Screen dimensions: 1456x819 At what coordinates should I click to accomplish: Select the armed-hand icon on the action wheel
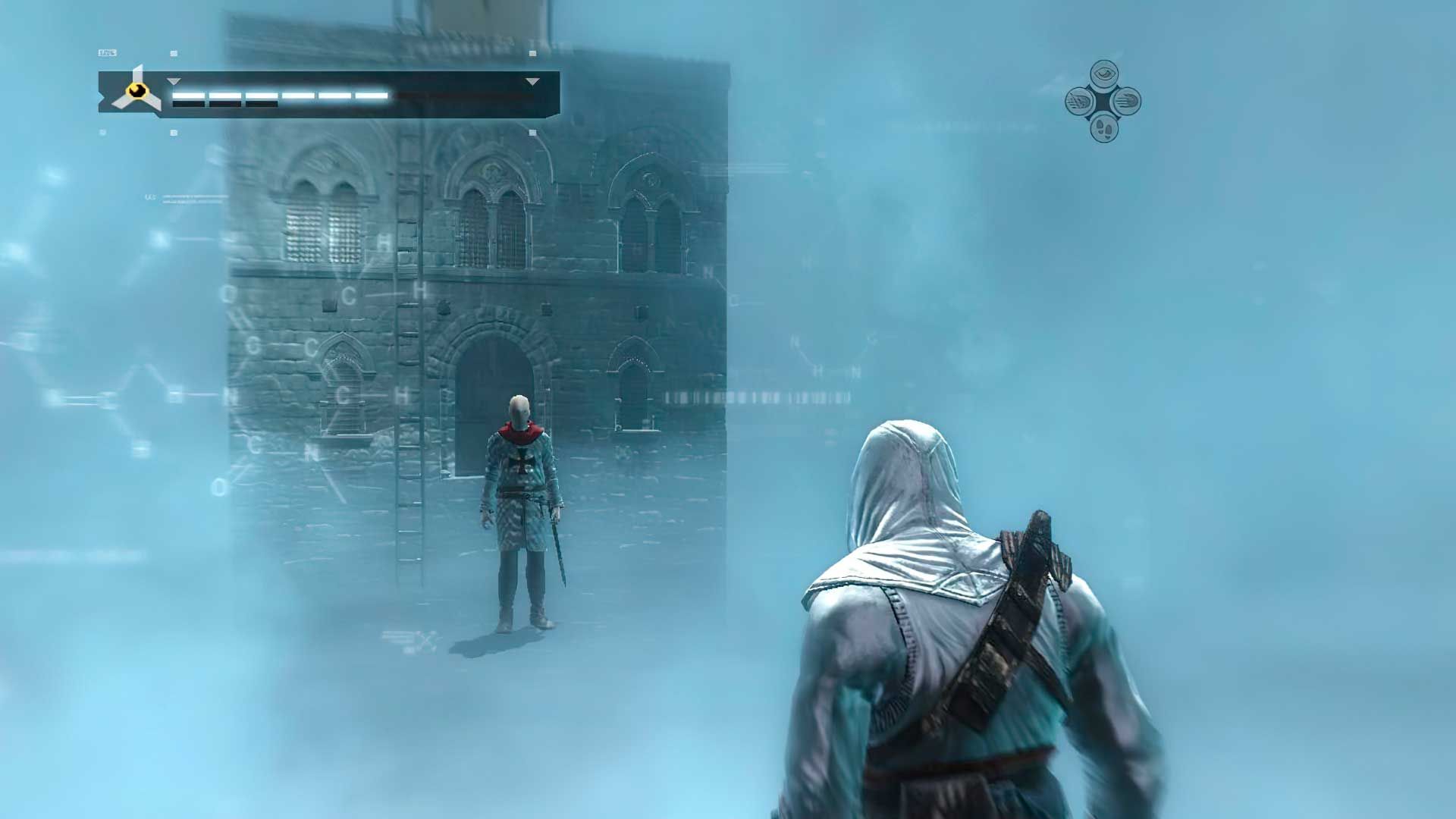point(1080,101)
